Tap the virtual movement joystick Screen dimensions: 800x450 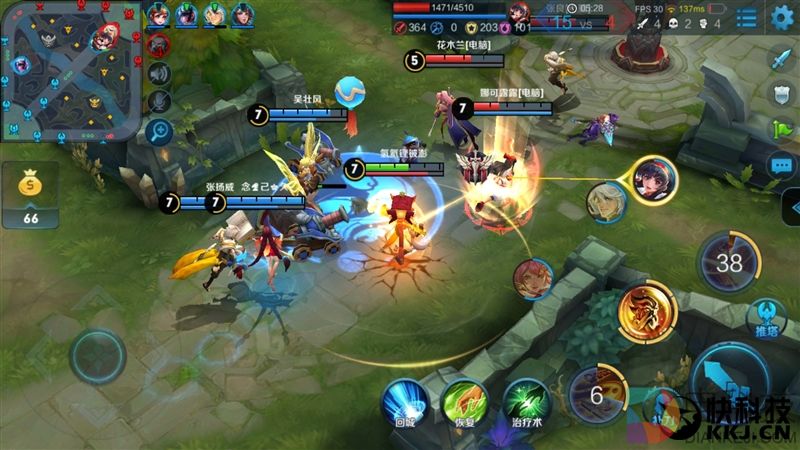click(x=97, y=355)
